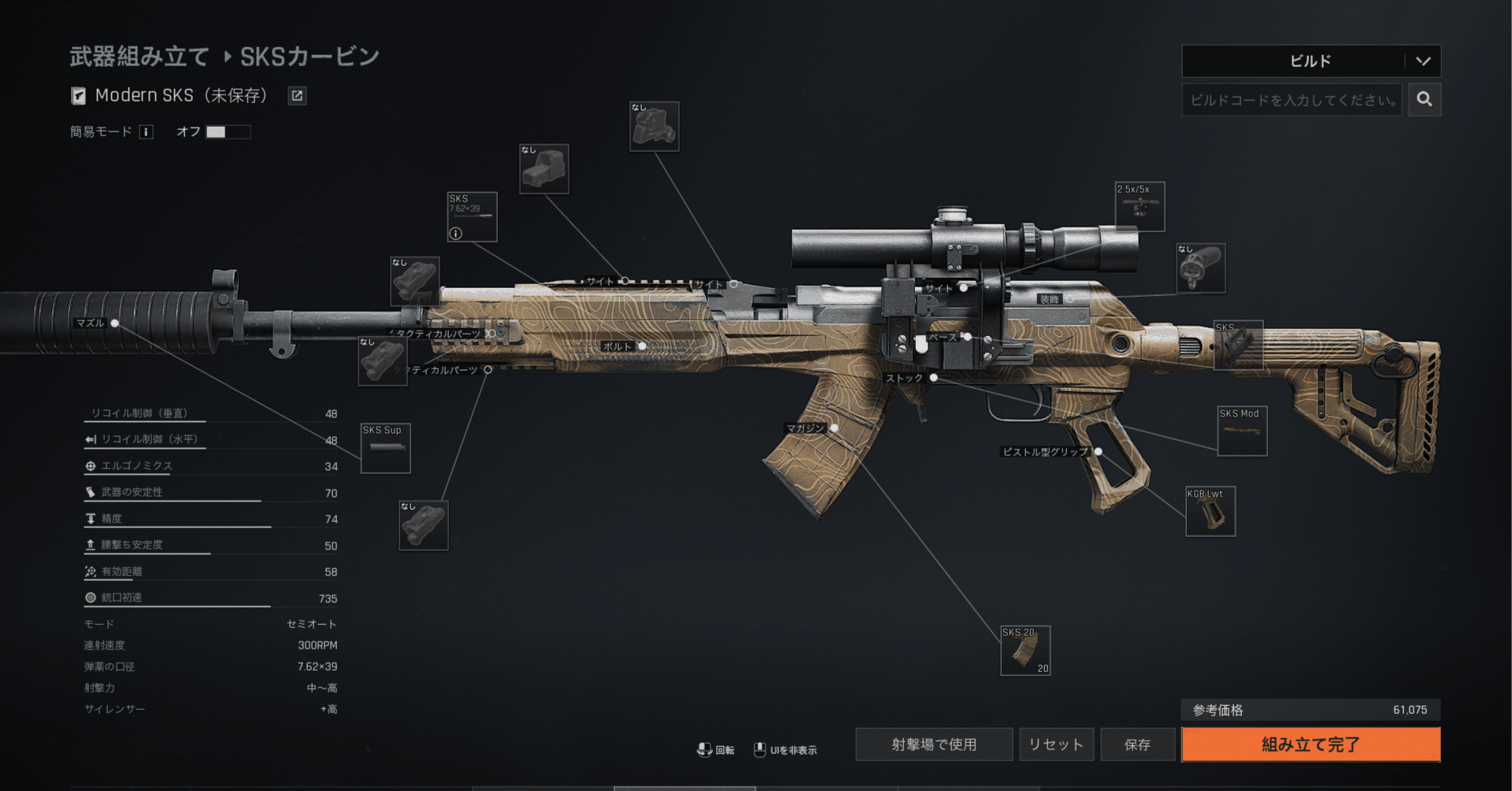
Task: Go back to 武器組み立て breadcrumb
Action: (x=139, y=57)
